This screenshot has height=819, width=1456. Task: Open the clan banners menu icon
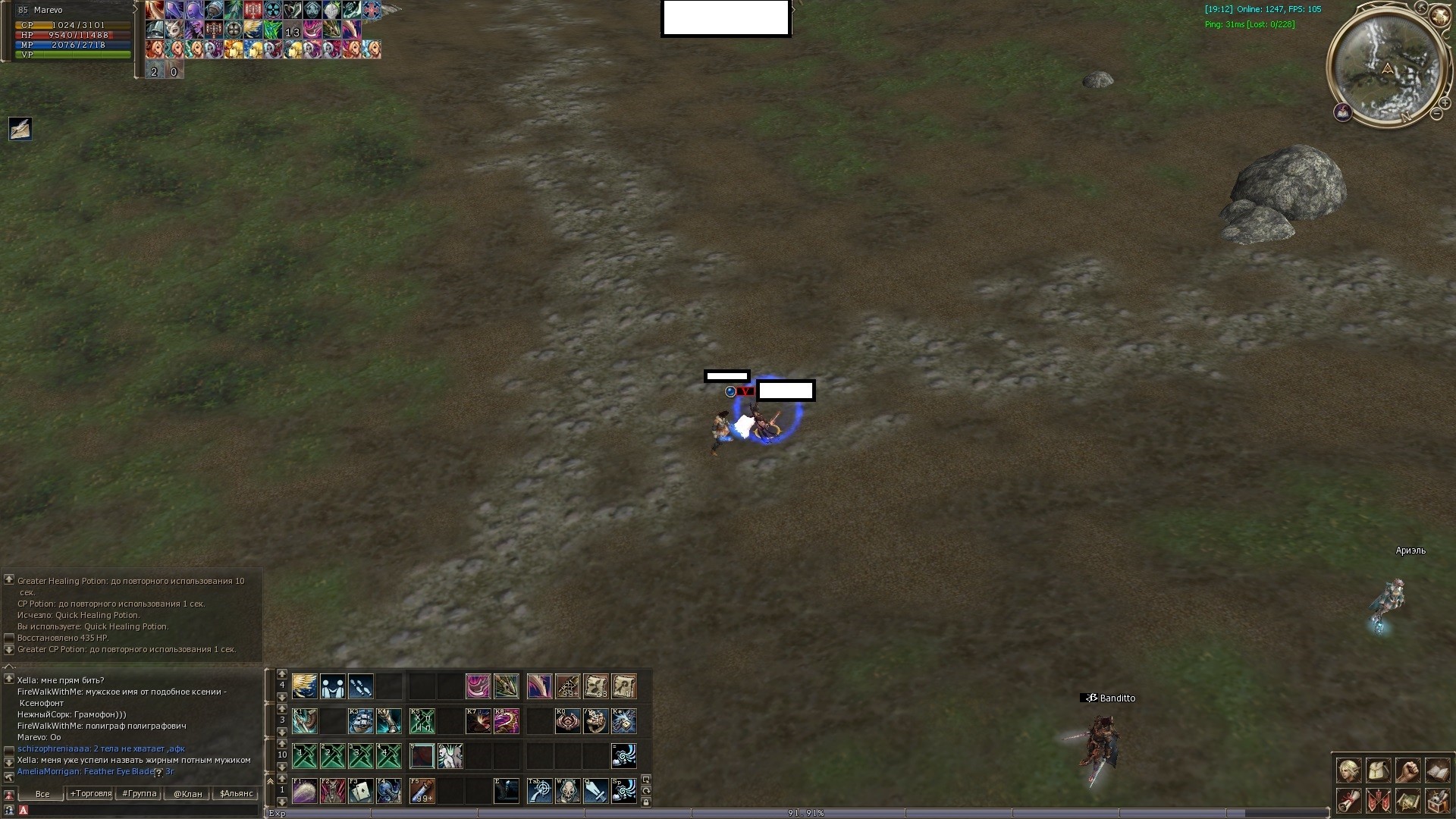pyautogui.click(x=1378, y=800)
